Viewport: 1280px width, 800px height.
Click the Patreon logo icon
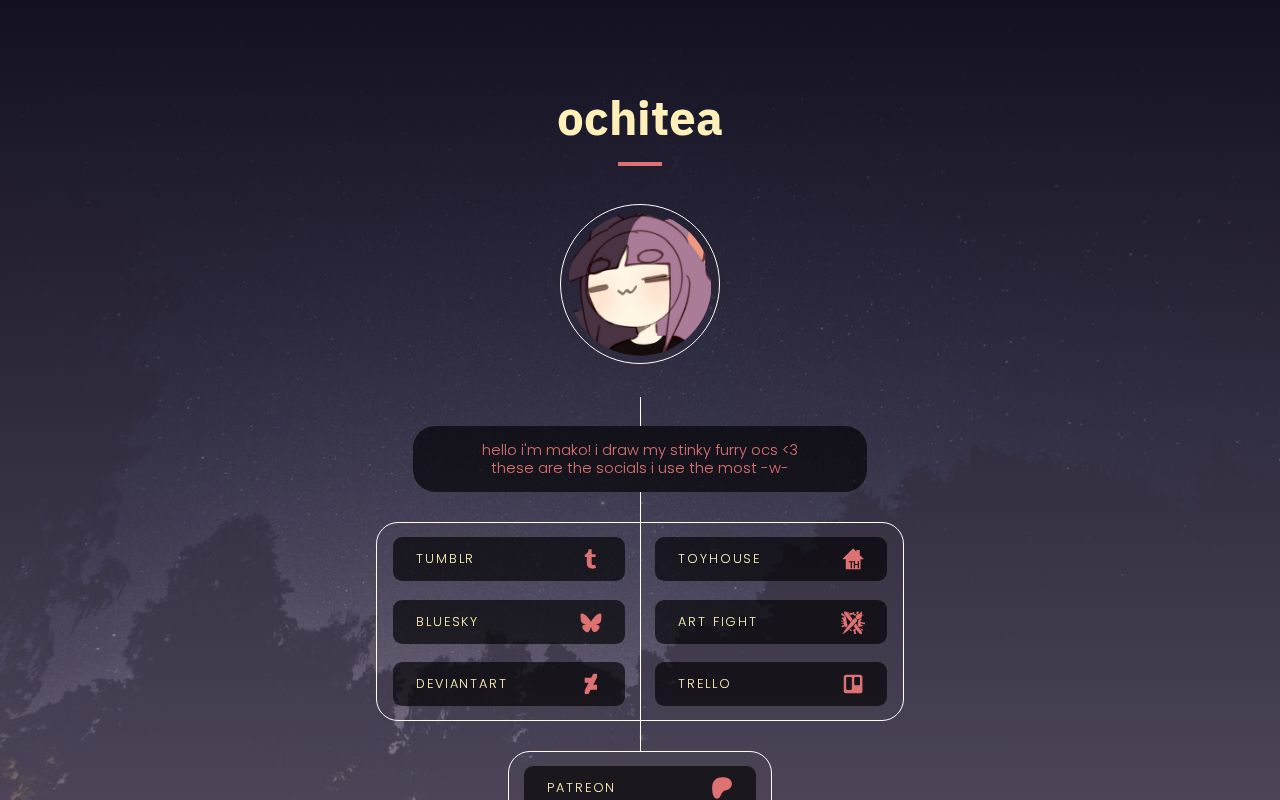coord(721,788)
